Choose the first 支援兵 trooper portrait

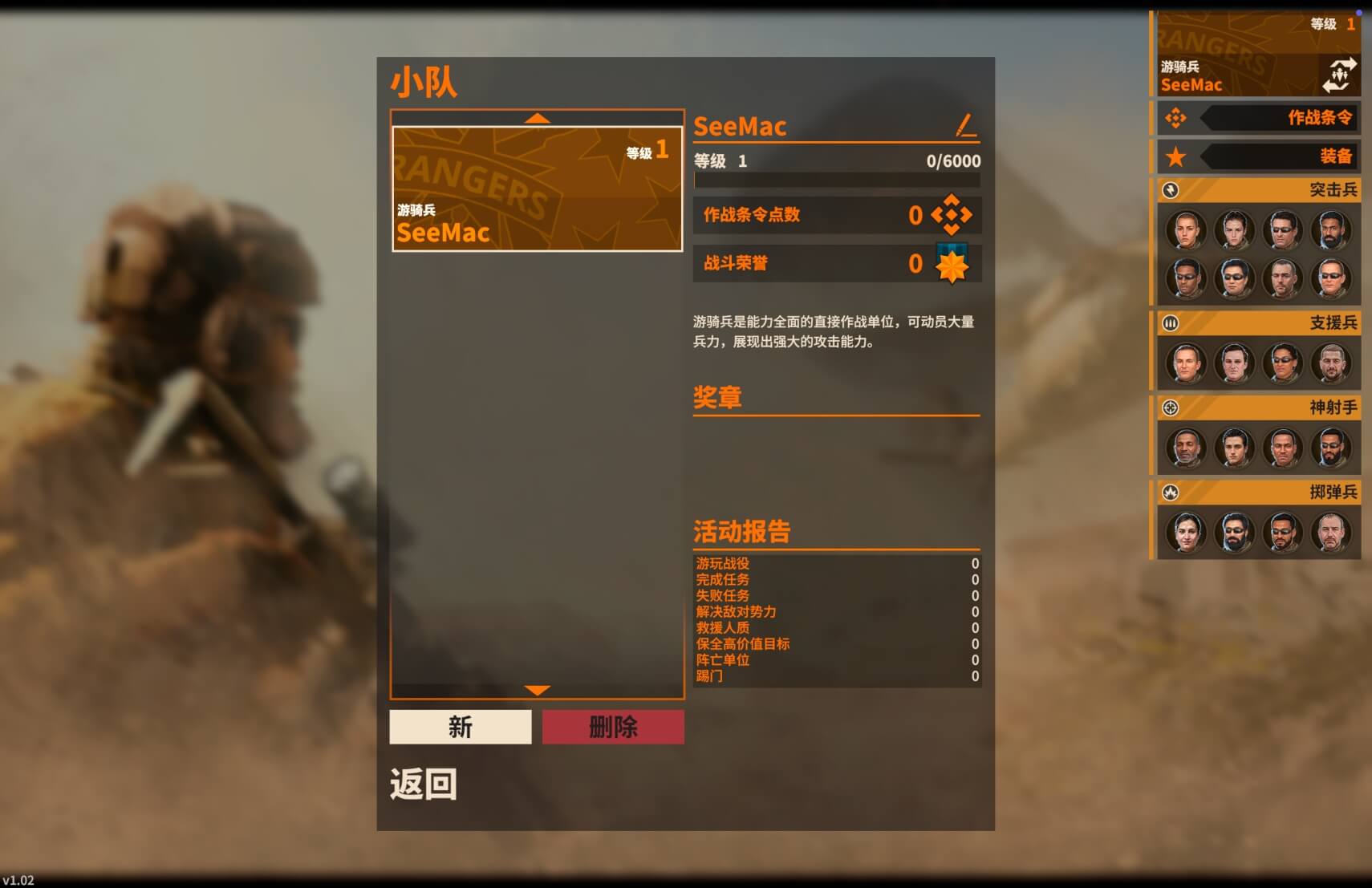[x=1186, y=363]
